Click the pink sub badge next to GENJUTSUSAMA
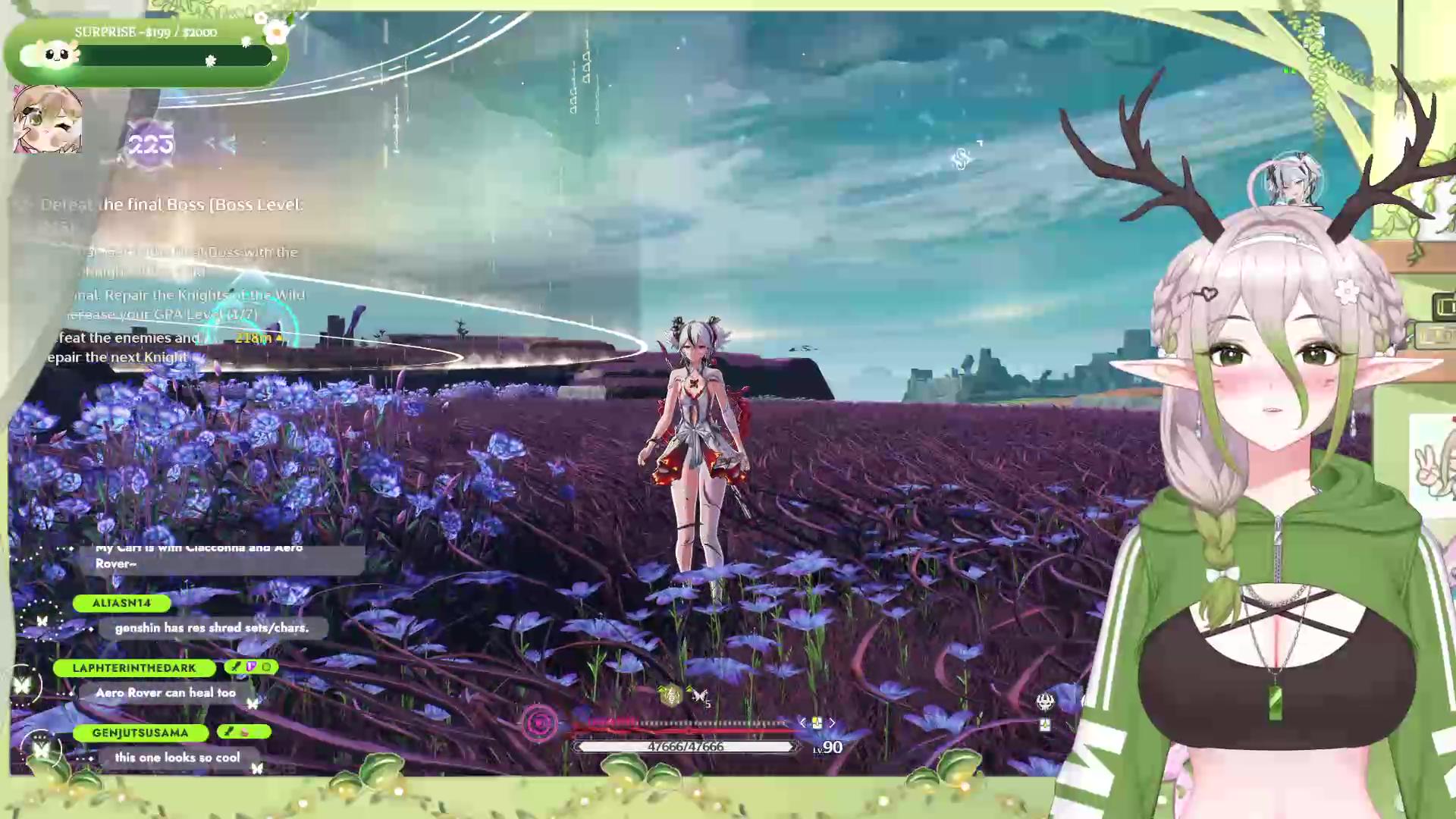Image resolution: width=1456 pixels, height=819 pixels. click(x=244, y=731)
